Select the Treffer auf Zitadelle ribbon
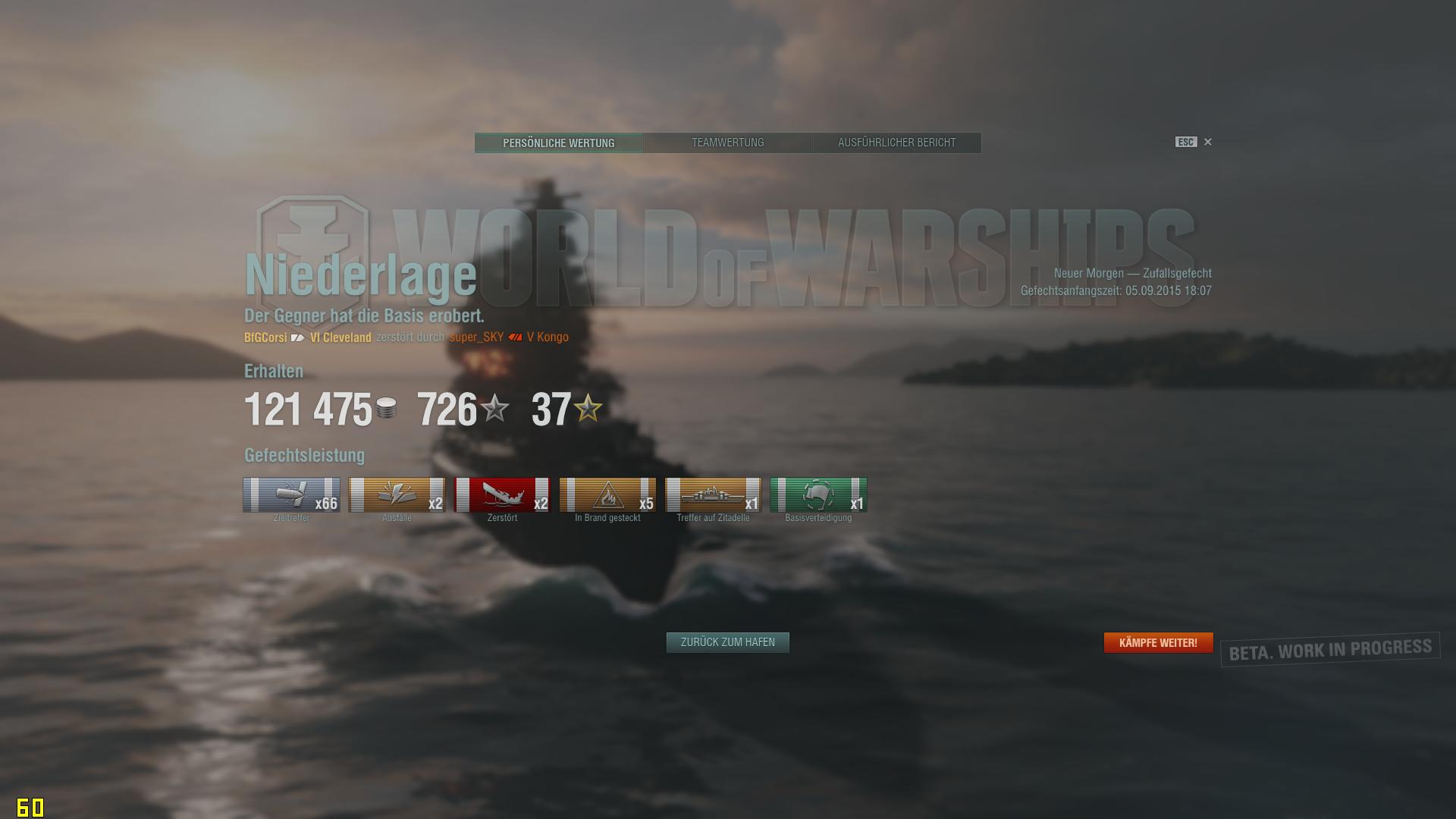Image resolution: width=1456 pixels, height=819 pixels. coord(713,495)
